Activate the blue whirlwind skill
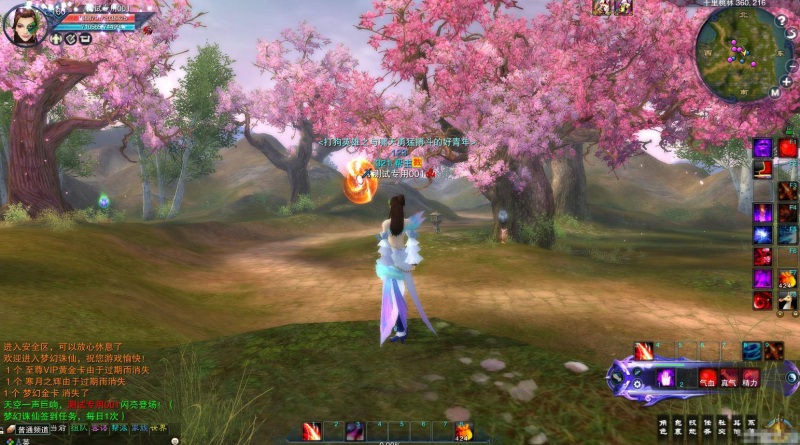The image size is (800, 445). coord(751,350)
